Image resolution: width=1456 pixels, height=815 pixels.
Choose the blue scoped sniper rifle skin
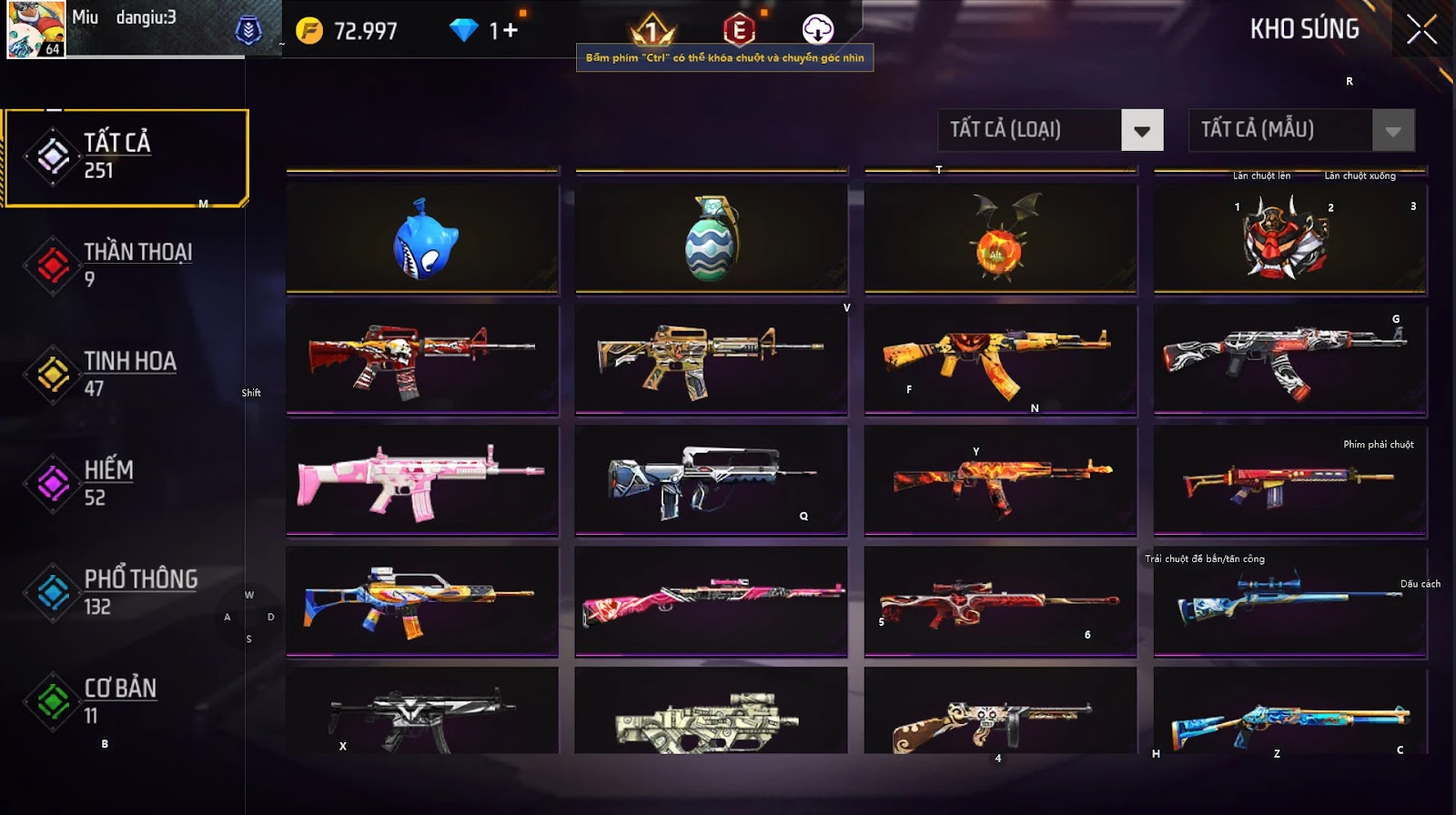click(1289, 600)
